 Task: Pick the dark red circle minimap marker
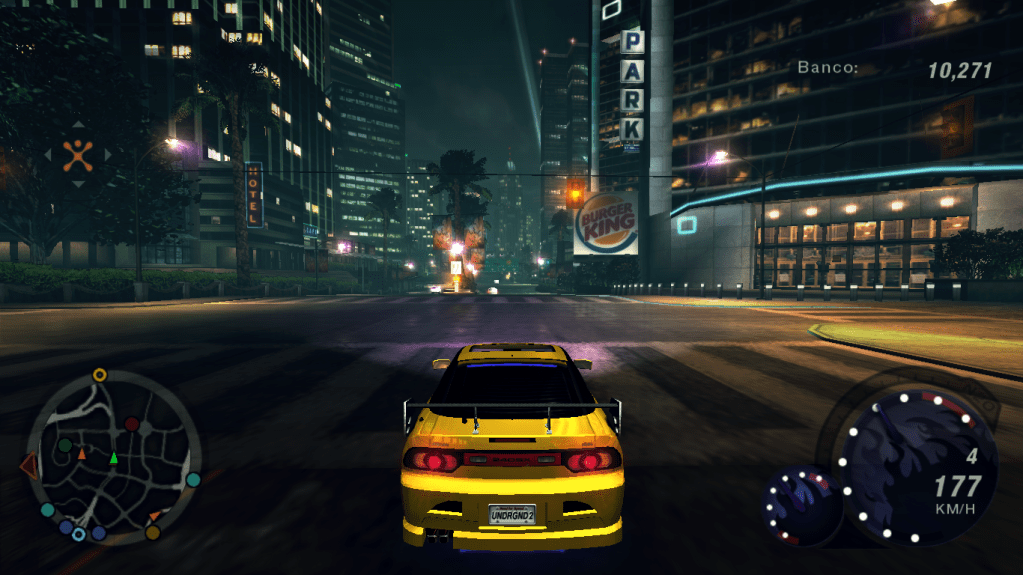click(131, 424)
